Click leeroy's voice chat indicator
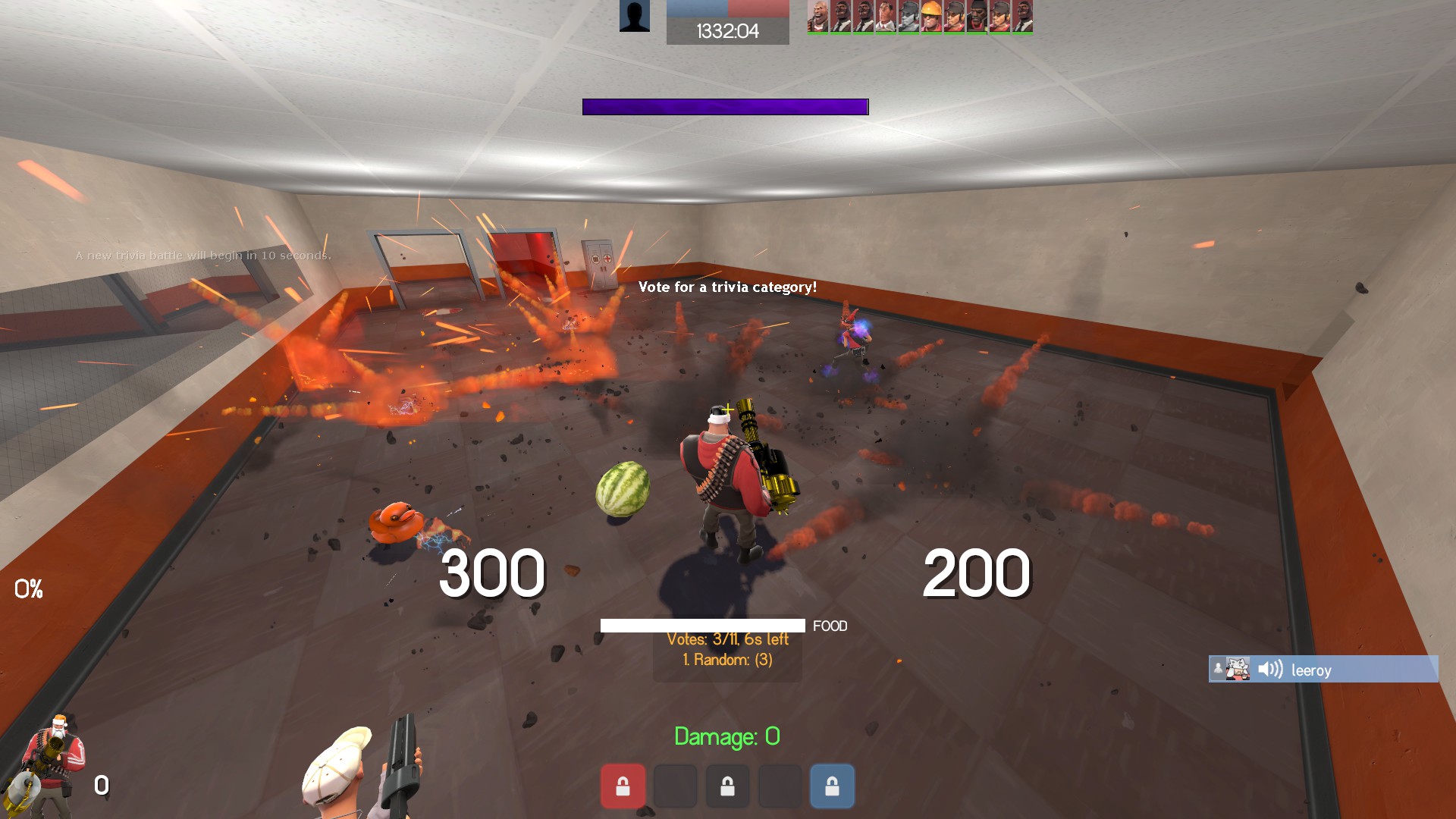Screen dimensions: 1456x819 coord(1323,670)
